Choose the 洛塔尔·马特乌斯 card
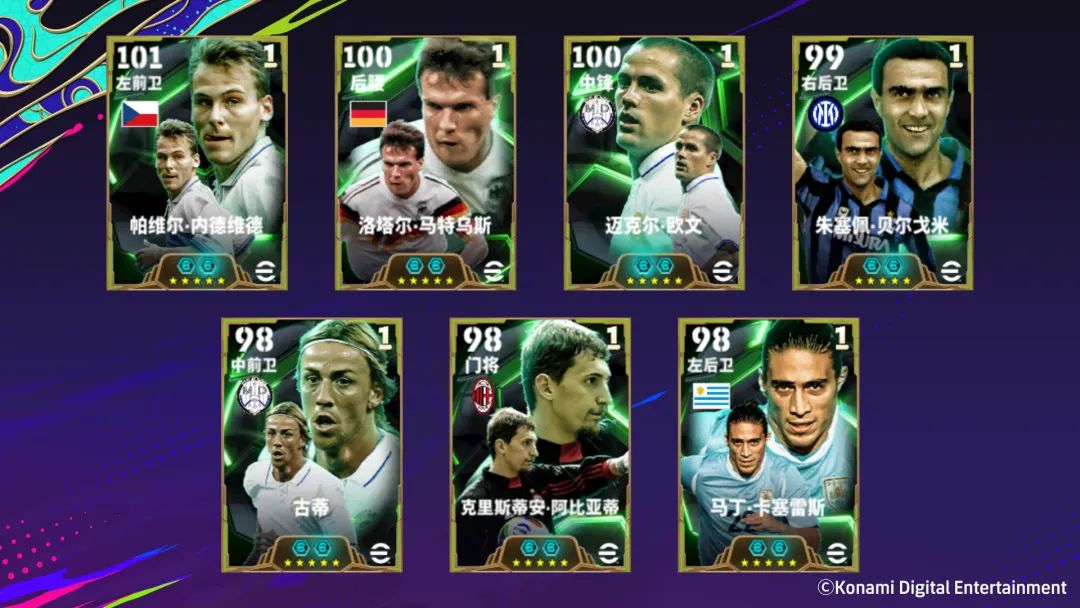The image size is (1080, 608). [x=425, y=163]
